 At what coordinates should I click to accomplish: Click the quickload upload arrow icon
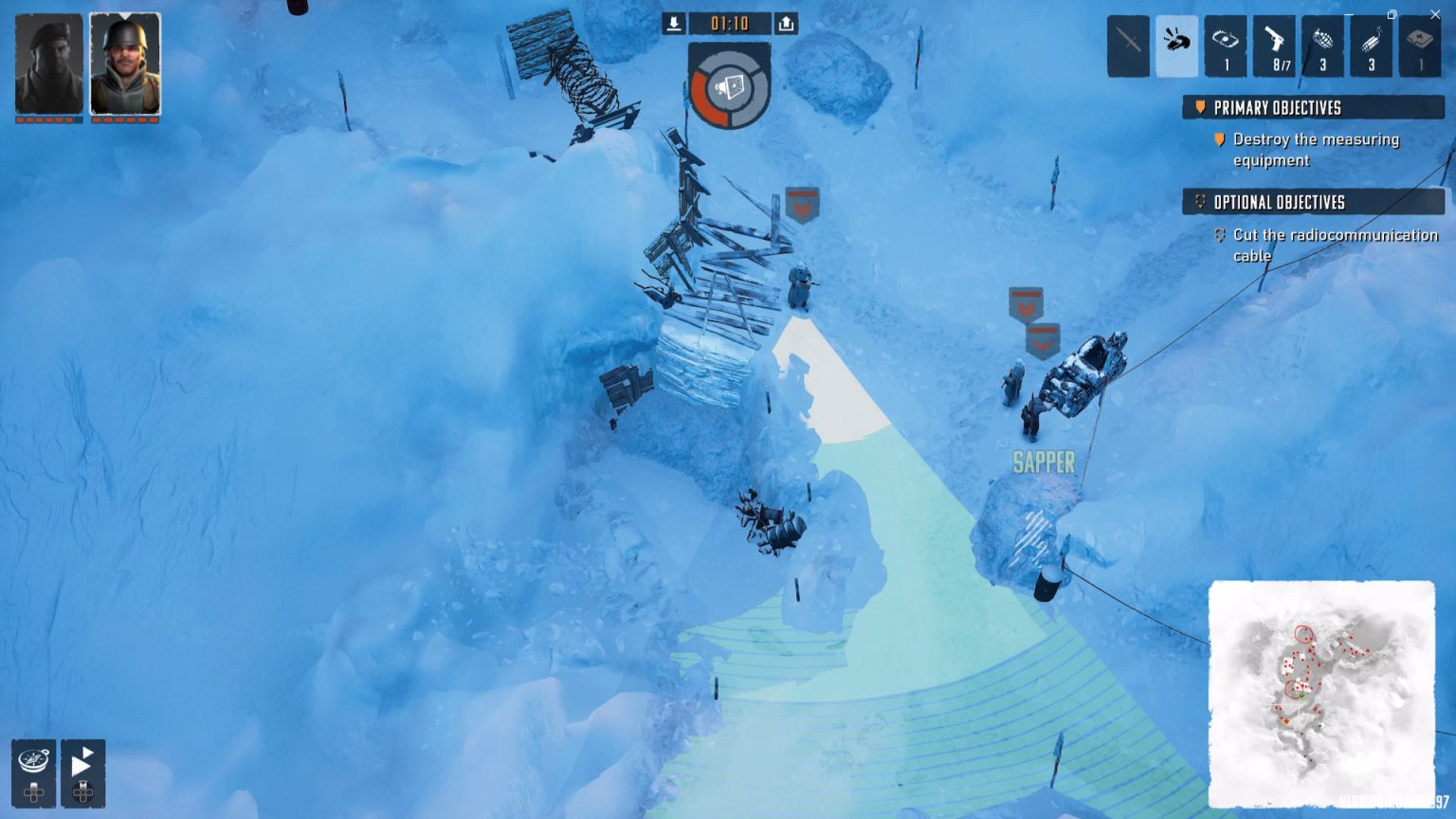786,24
